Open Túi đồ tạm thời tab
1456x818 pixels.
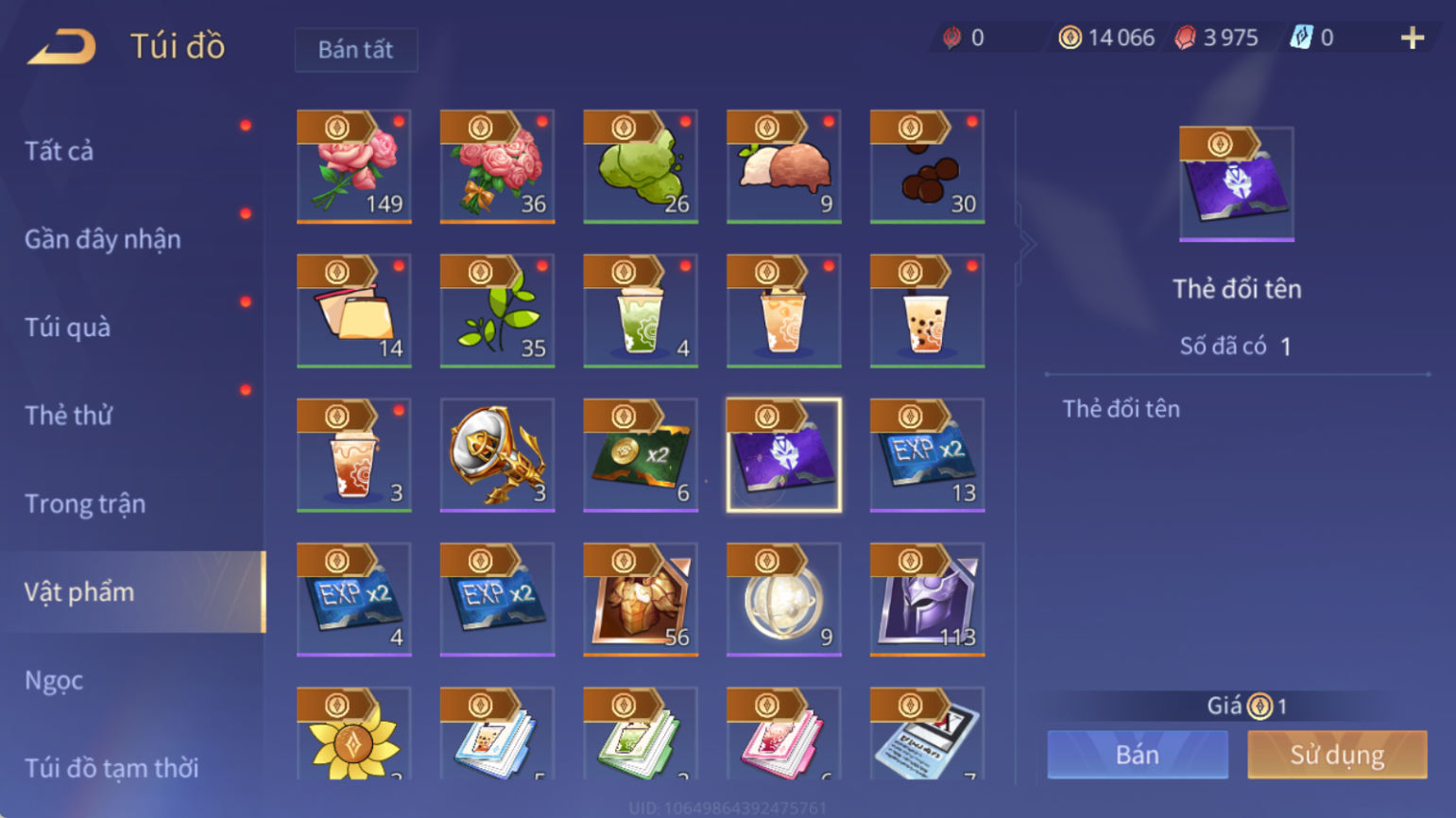pyautogui.click(x=111, y=767)
